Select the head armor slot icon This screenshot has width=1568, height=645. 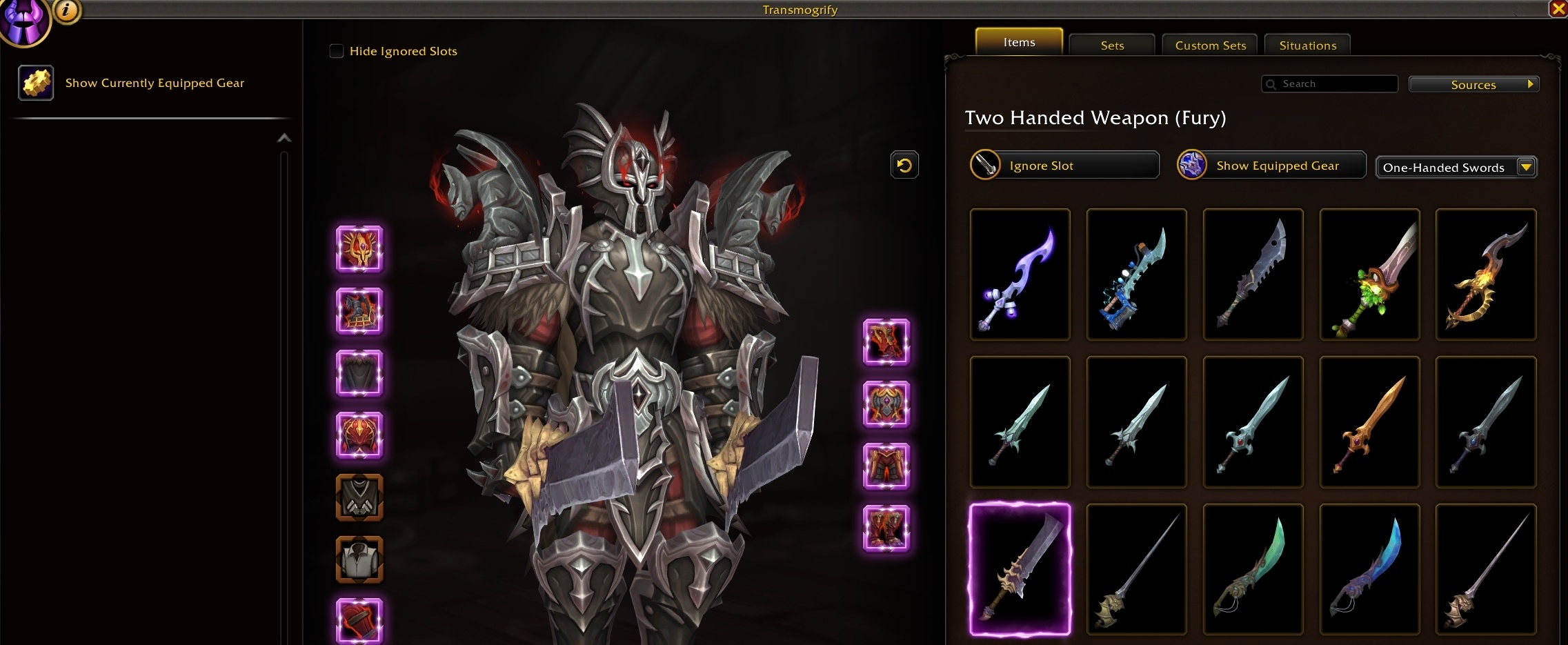tap(360, 249)
